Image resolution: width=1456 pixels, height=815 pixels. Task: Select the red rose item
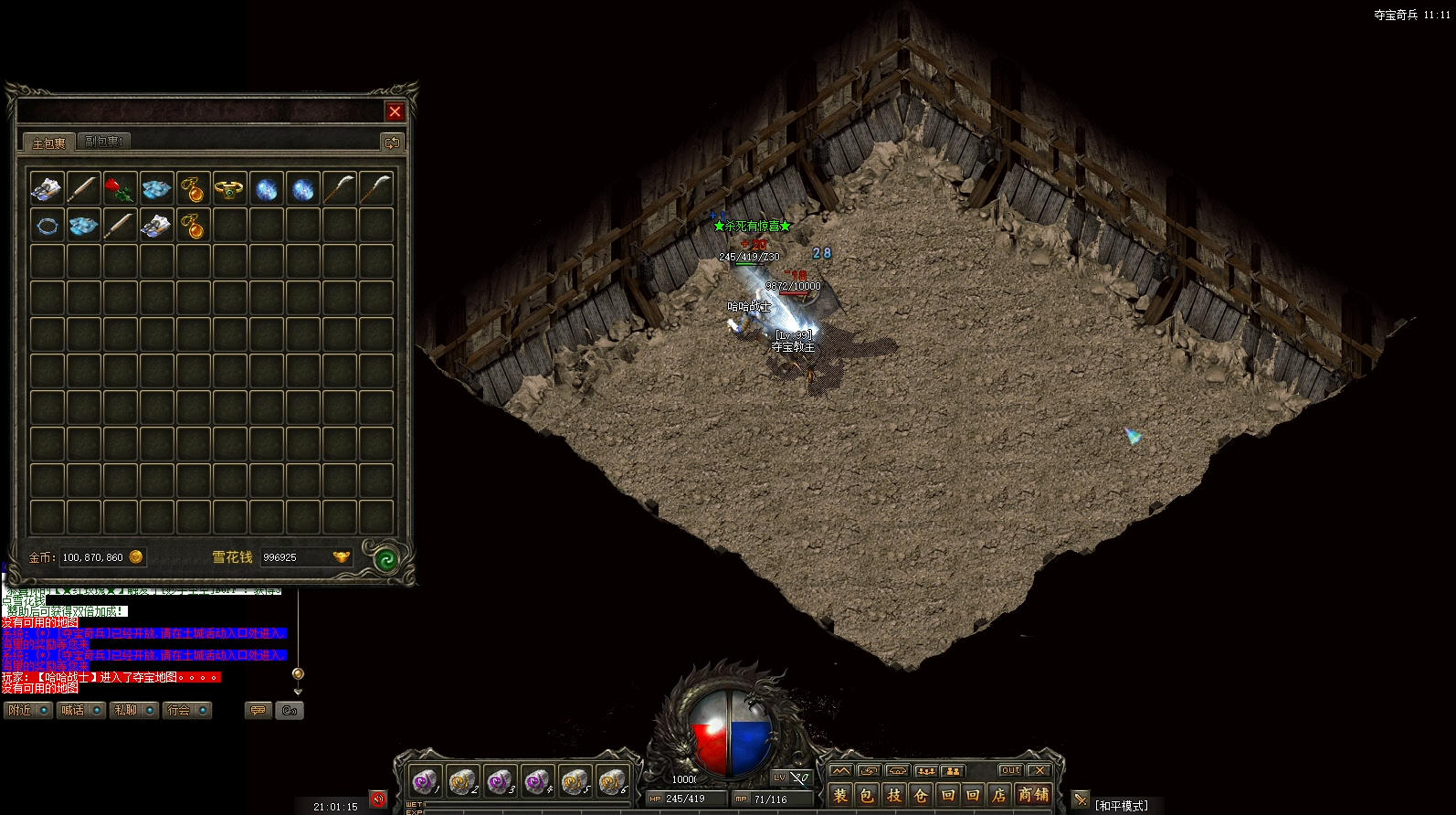point(120,189)
